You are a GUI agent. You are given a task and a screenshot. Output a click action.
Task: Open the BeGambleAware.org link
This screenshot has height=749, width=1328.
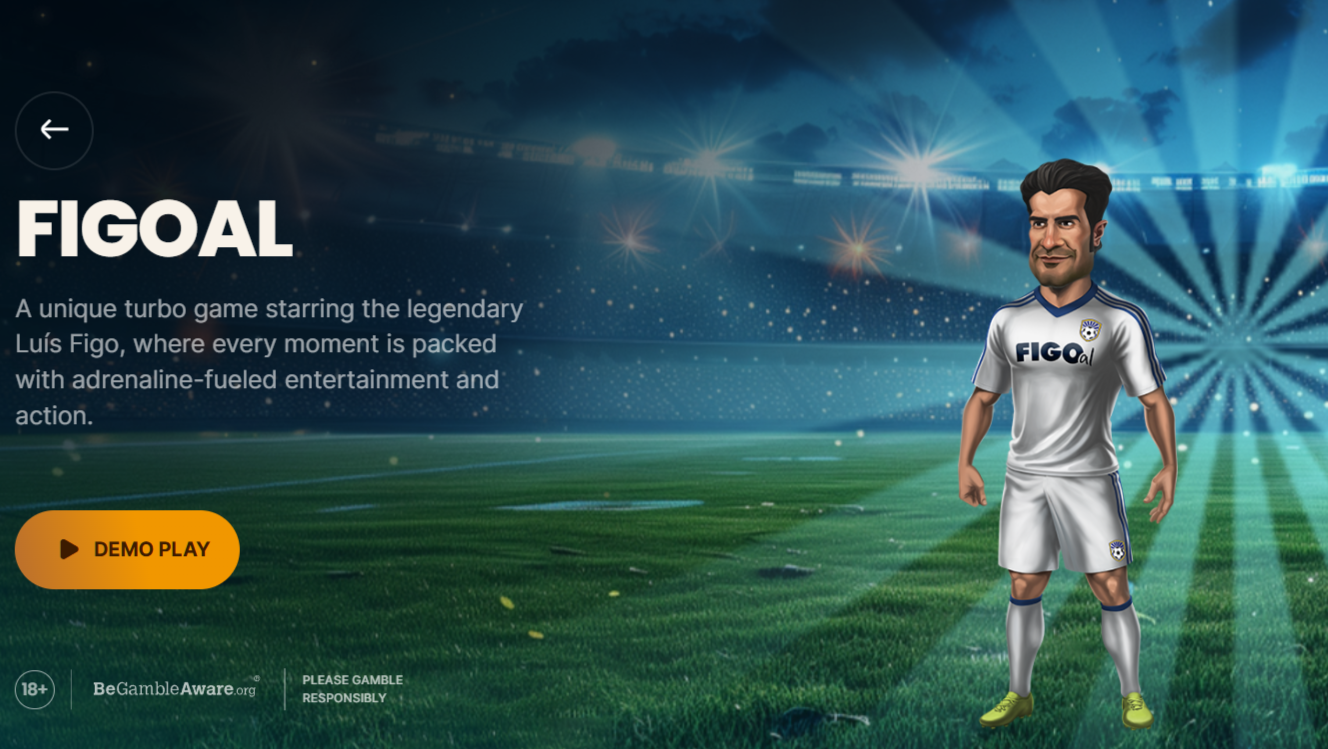click(x=175, y=689)
